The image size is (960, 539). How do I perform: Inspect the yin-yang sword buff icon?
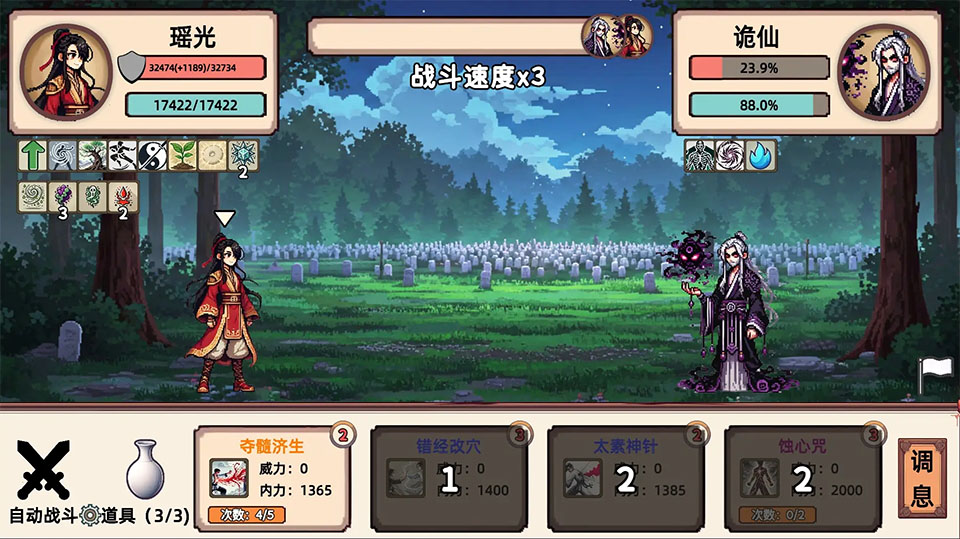coord(153,155)
